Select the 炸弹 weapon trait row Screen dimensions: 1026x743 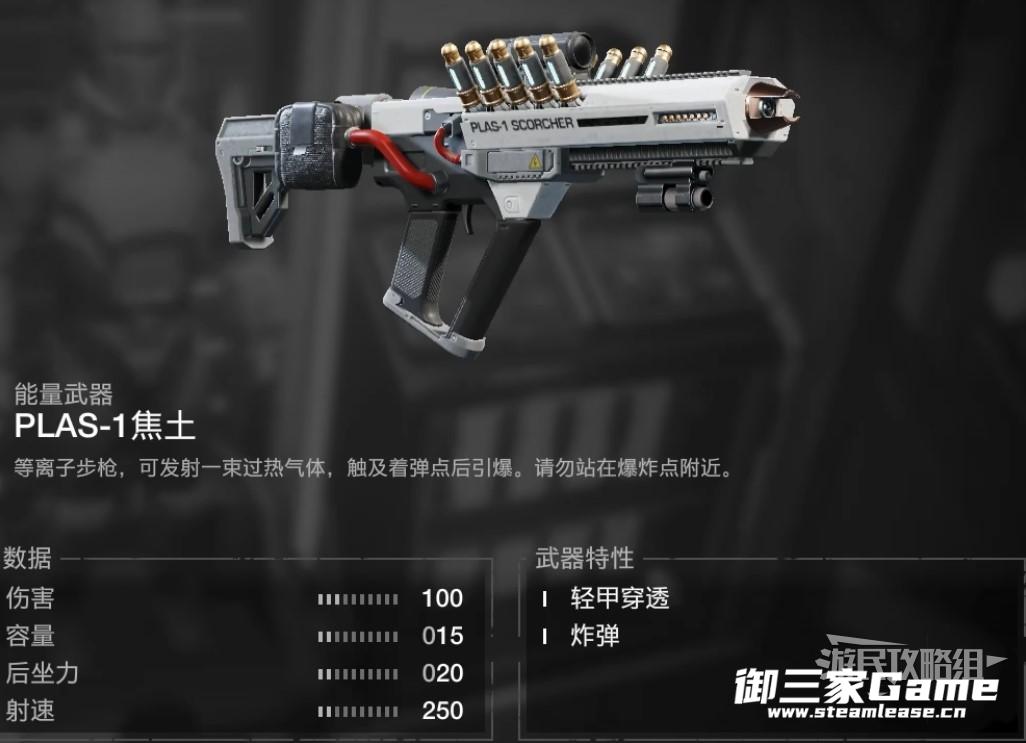[x=595, y=636]
